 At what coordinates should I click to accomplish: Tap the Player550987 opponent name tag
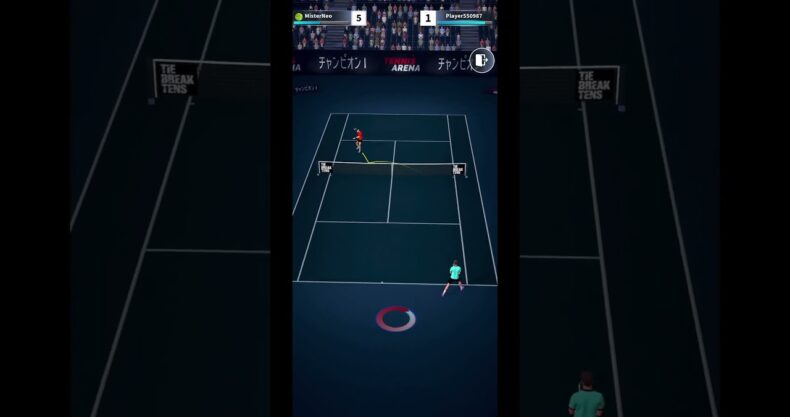(463, 16)
